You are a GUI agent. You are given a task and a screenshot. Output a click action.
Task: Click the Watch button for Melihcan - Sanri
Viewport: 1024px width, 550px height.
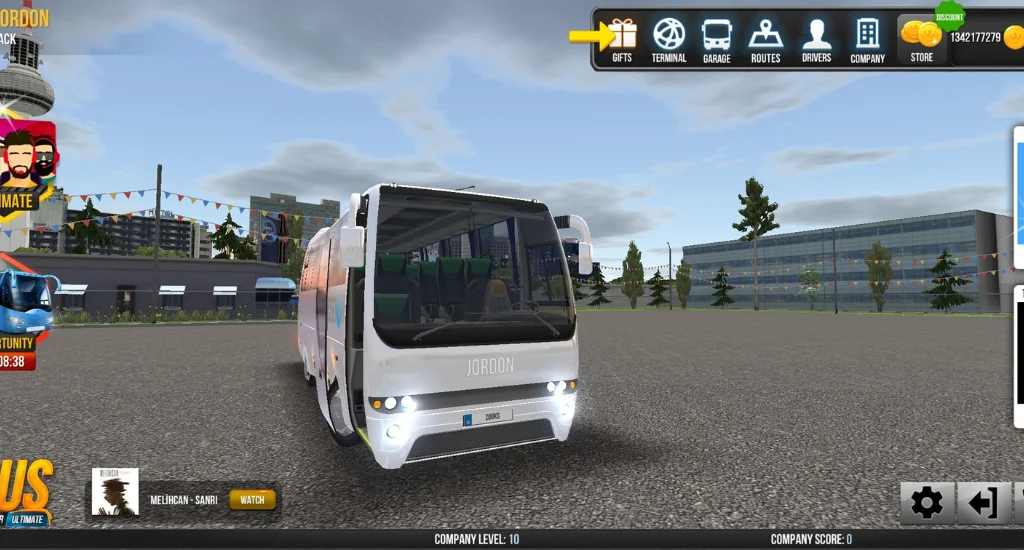coord(252,499)
